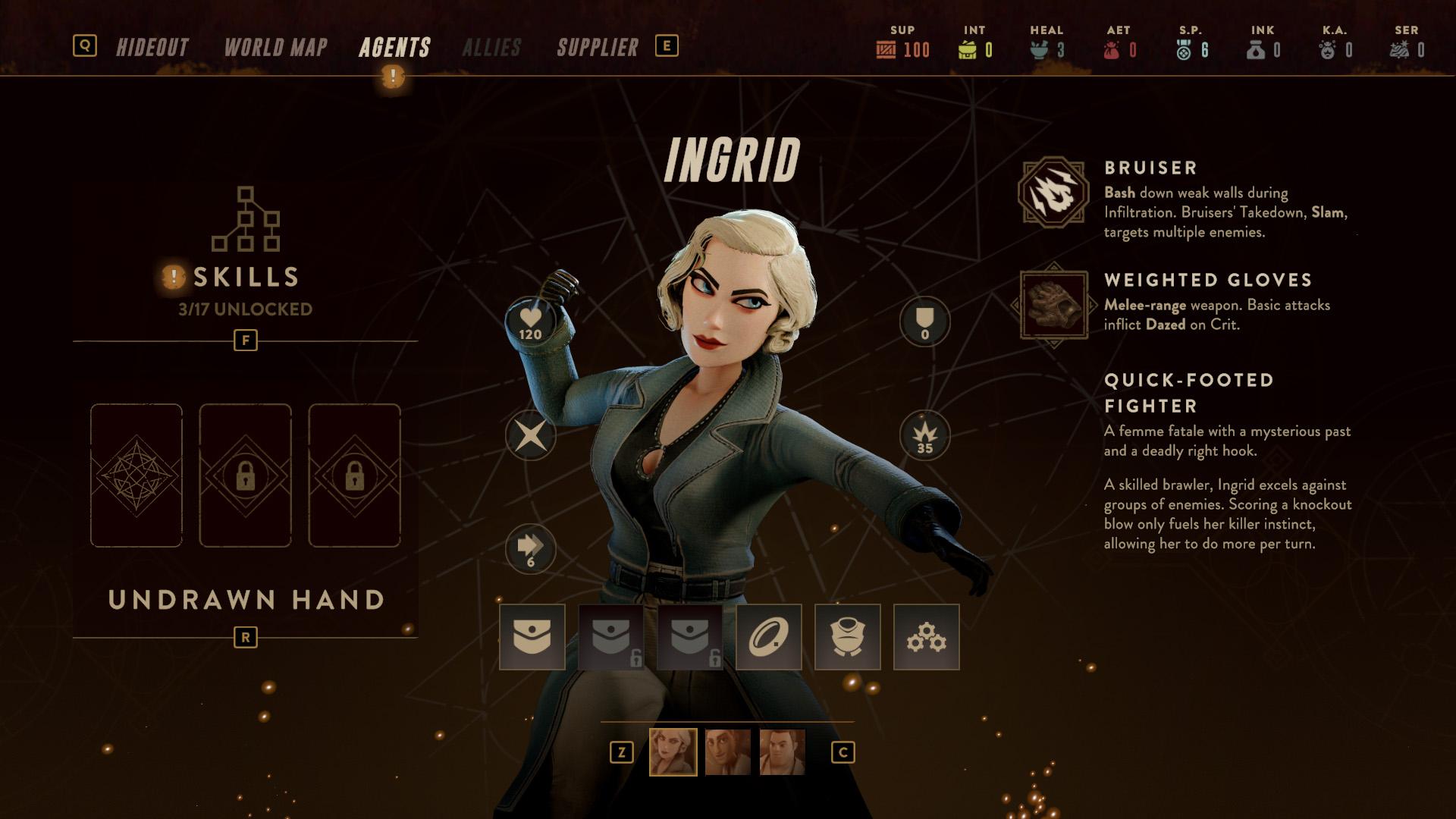The image size is (1456, 819).
Task: Click the heart health stat icon
Action: click(531, 322)
